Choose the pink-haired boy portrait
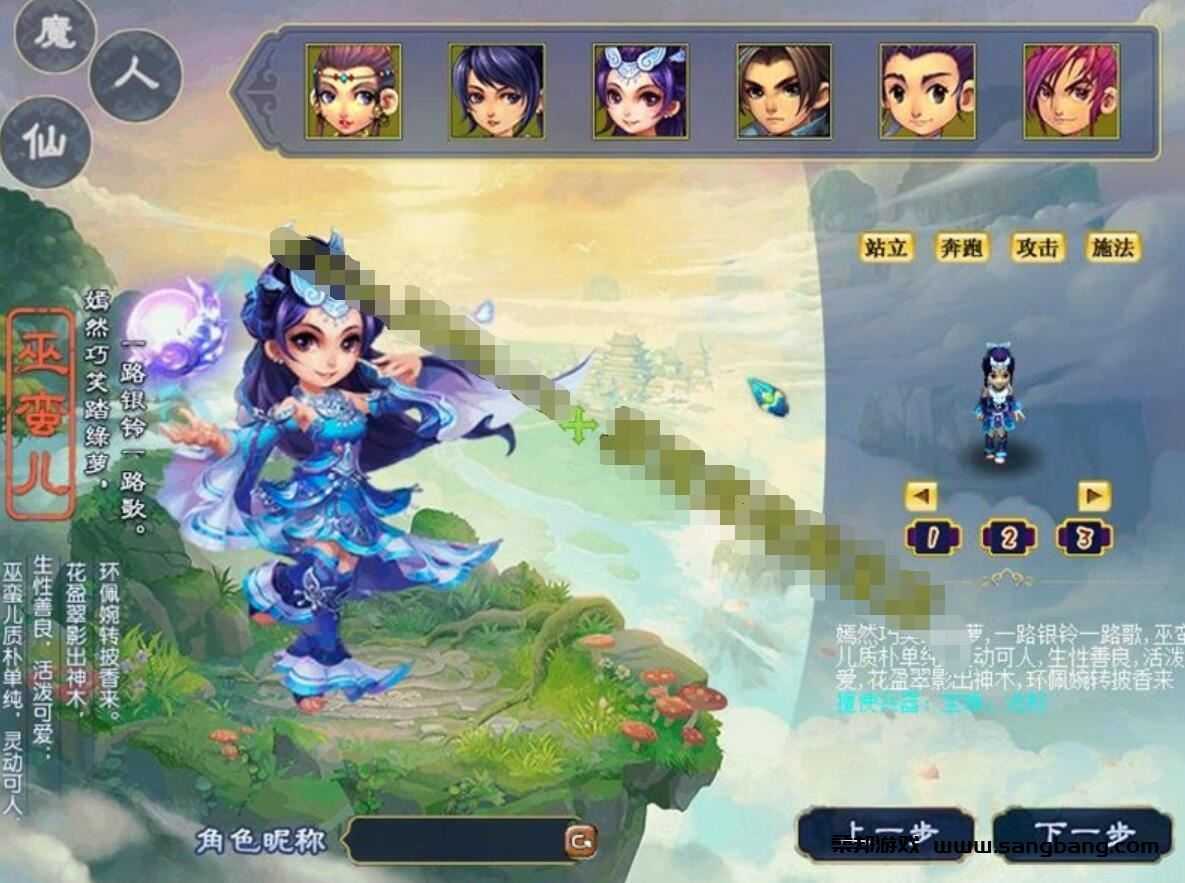 (1070, 91)
